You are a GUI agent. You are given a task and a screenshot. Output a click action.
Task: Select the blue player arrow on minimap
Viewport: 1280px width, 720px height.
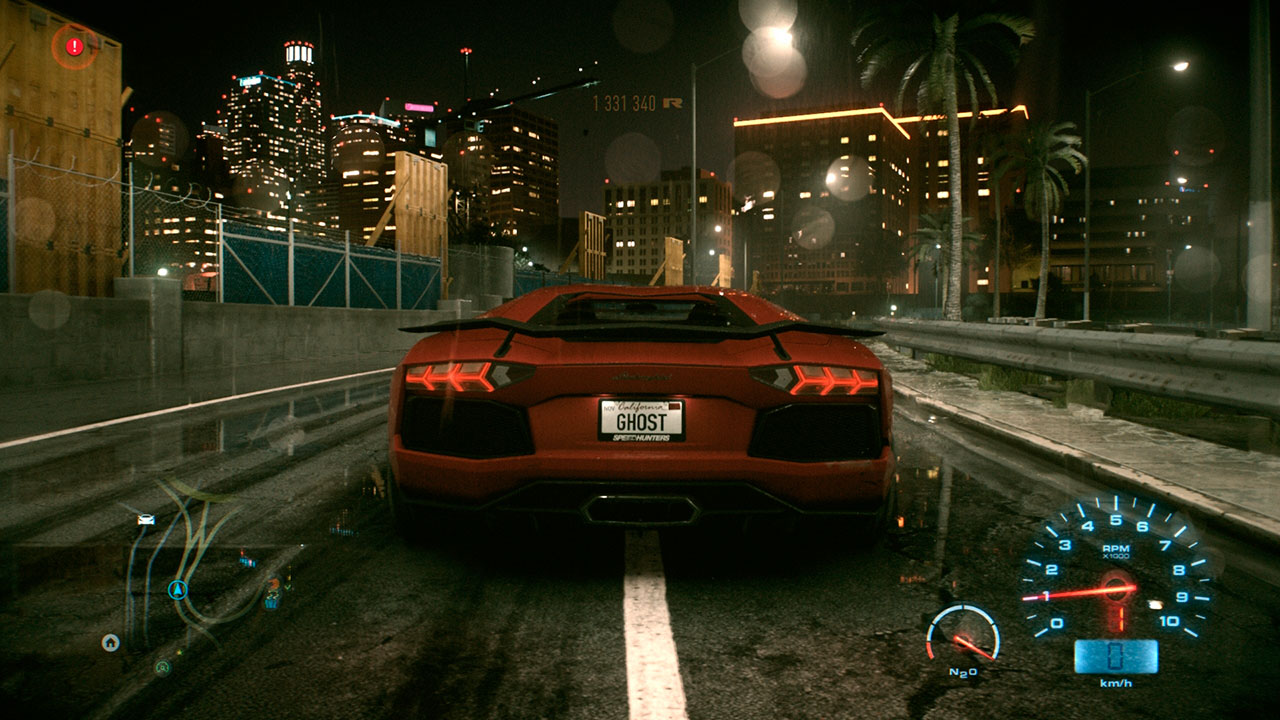[x=178, y=589]
